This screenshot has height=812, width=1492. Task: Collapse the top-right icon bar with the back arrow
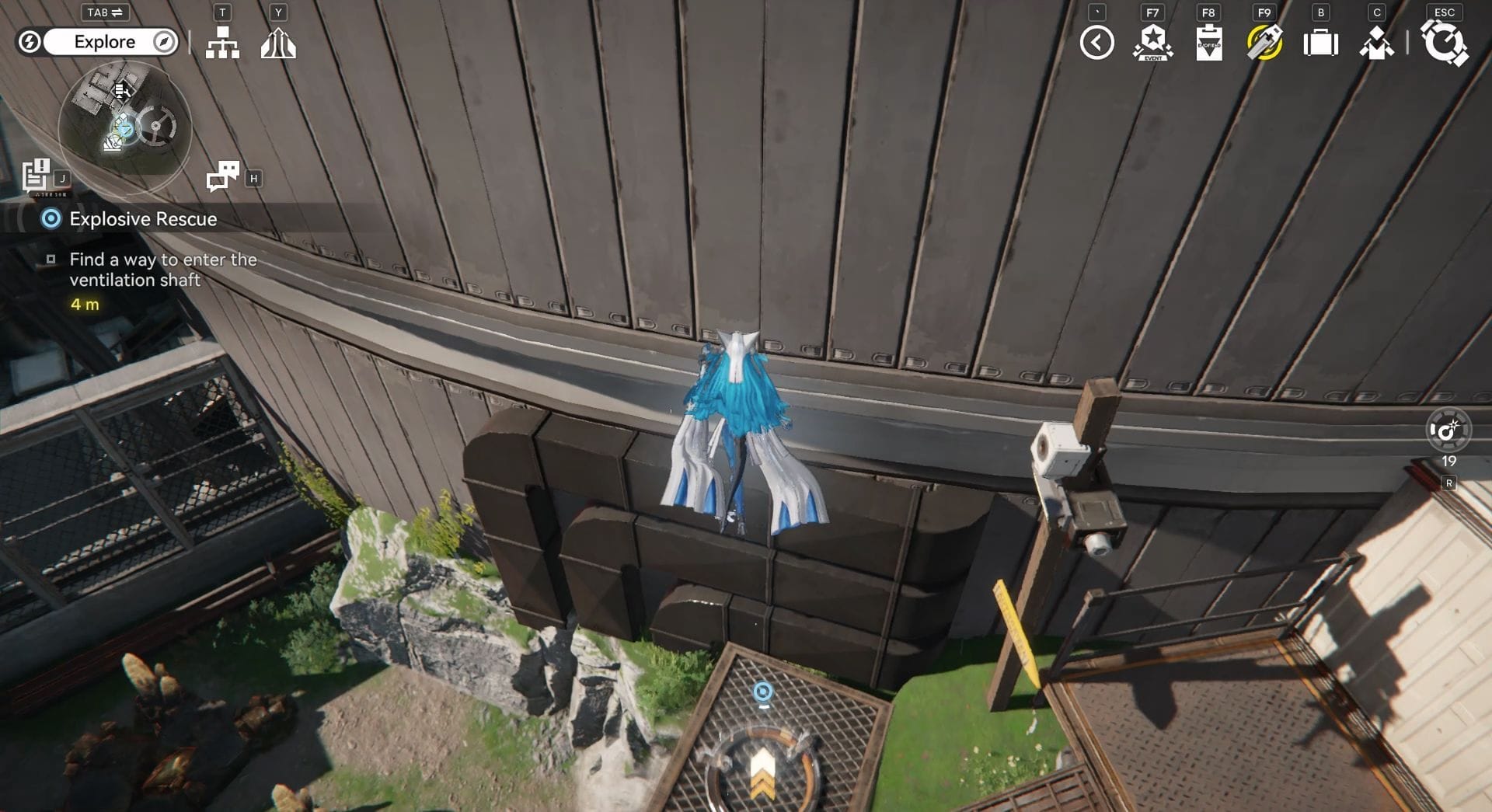pos(1096,43)
